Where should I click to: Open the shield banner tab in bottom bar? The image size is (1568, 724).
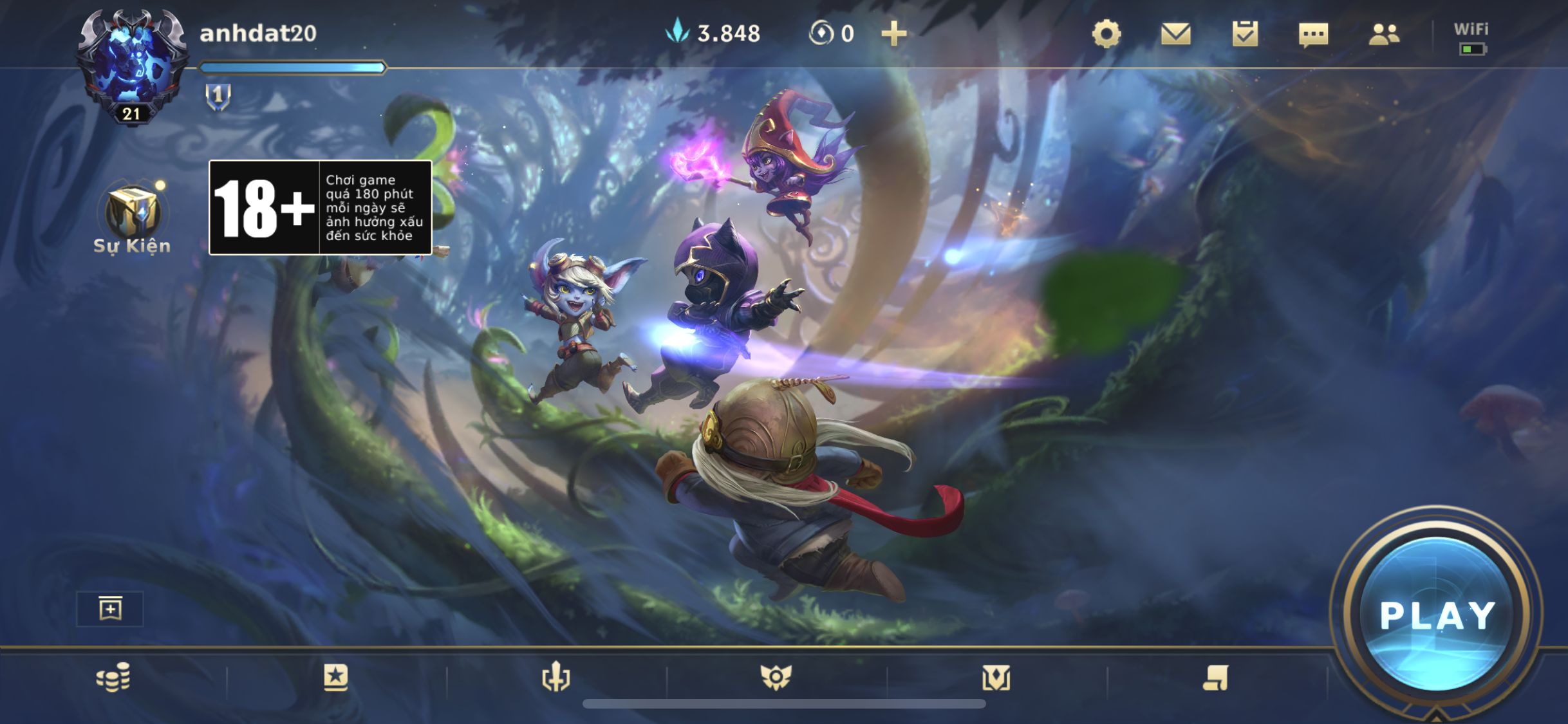[996, 678]
